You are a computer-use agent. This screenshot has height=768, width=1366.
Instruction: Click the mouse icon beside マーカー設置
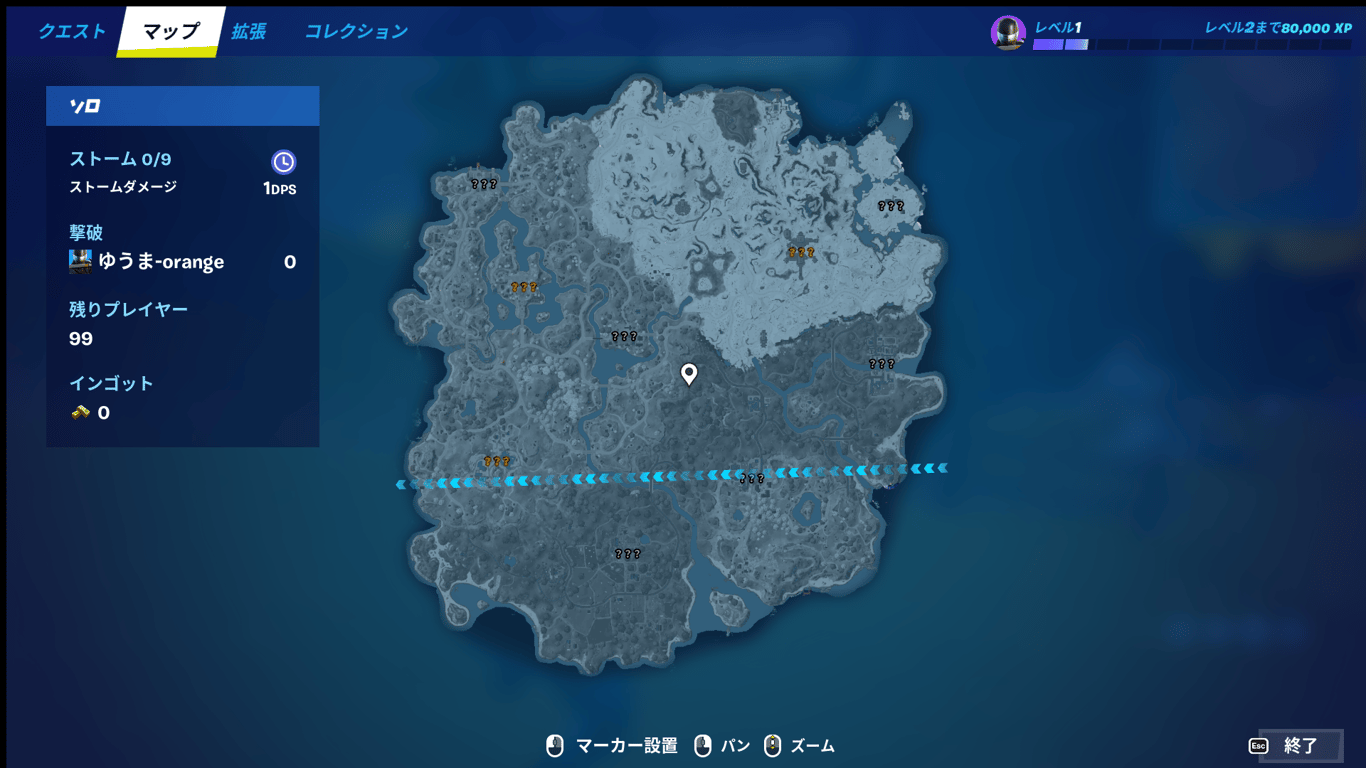coord(556,745)
